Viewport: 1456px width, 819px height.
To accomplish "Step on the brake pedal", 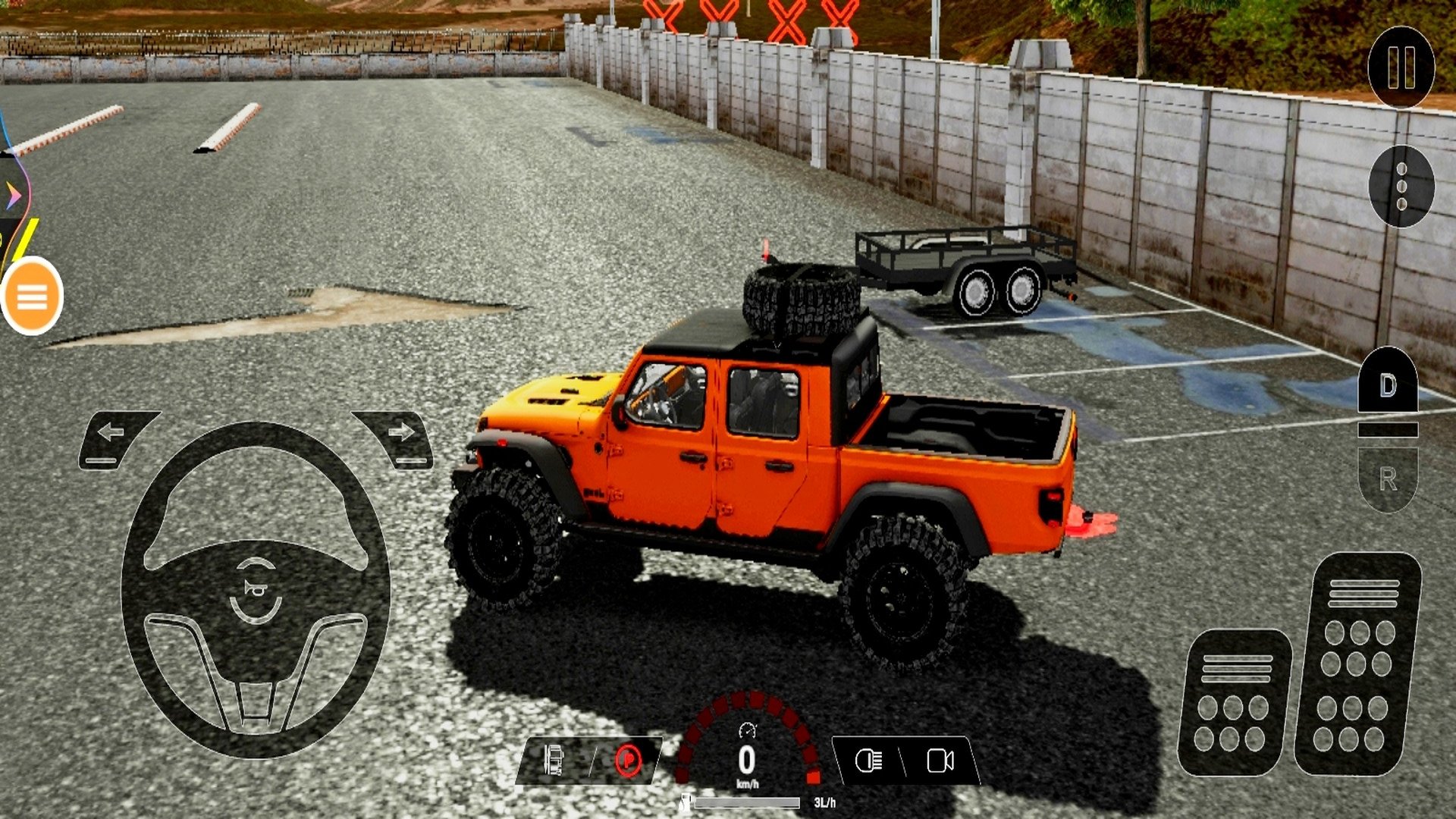I will 1234,702.
